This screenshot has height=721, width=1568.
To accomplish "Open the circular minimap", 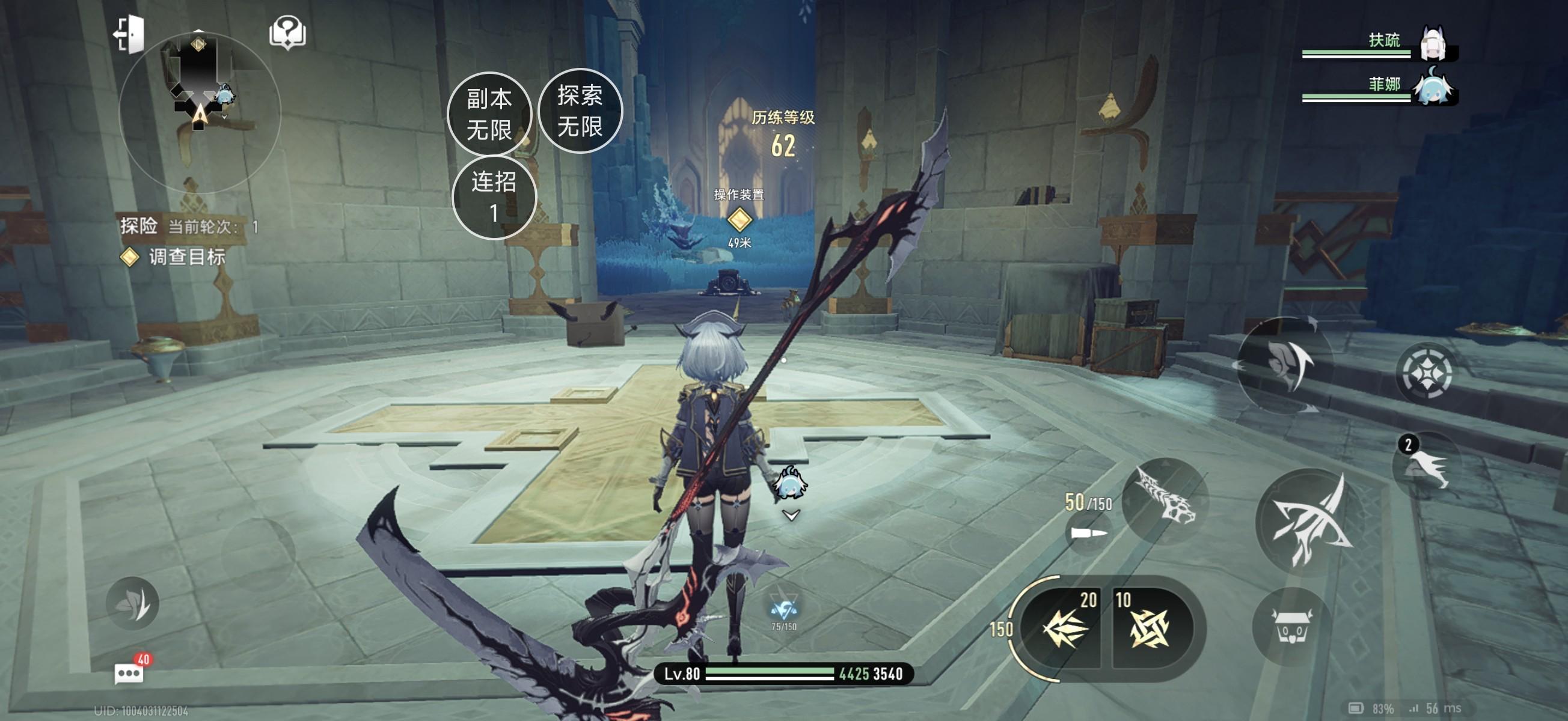I will click(200, 111).
